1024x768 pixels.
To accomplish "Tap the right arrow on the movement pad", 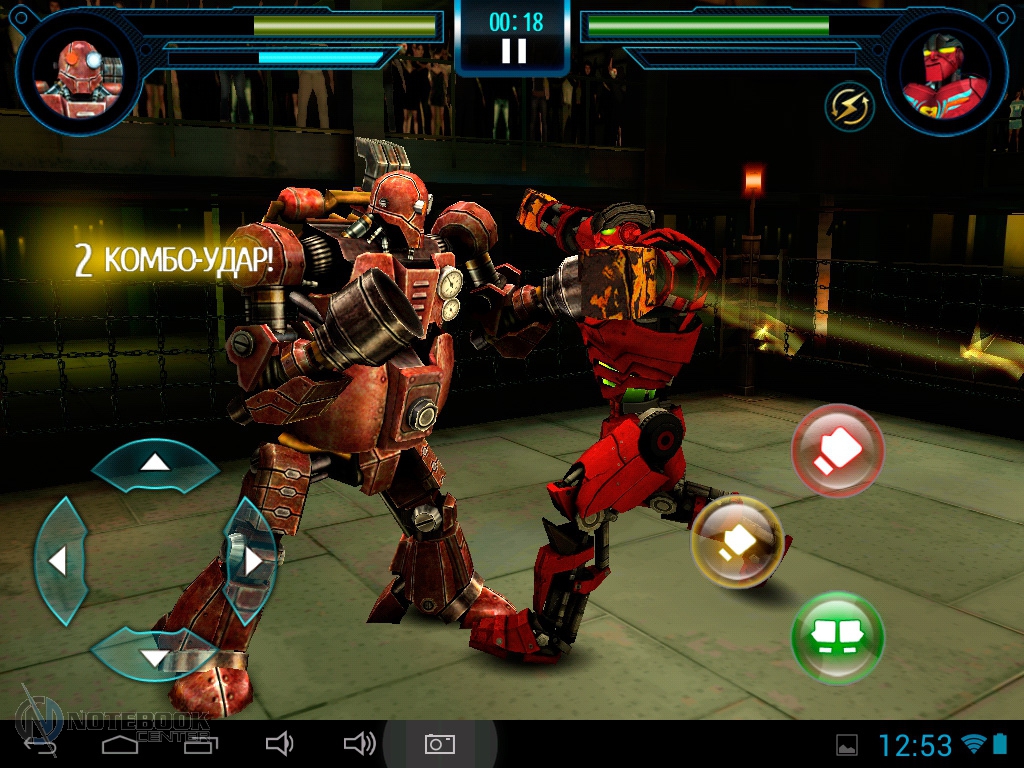I will pos(252,561).
